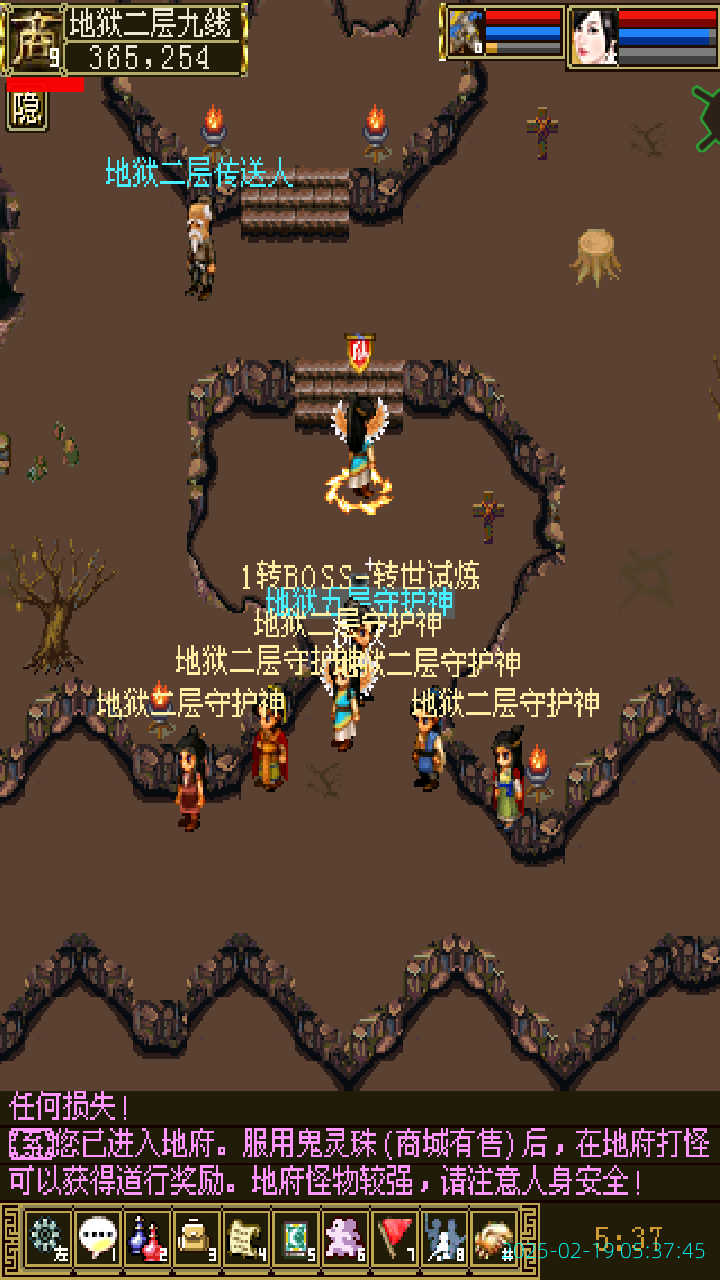
Task: Open the scroll quest log
Action: point(246,1239)
